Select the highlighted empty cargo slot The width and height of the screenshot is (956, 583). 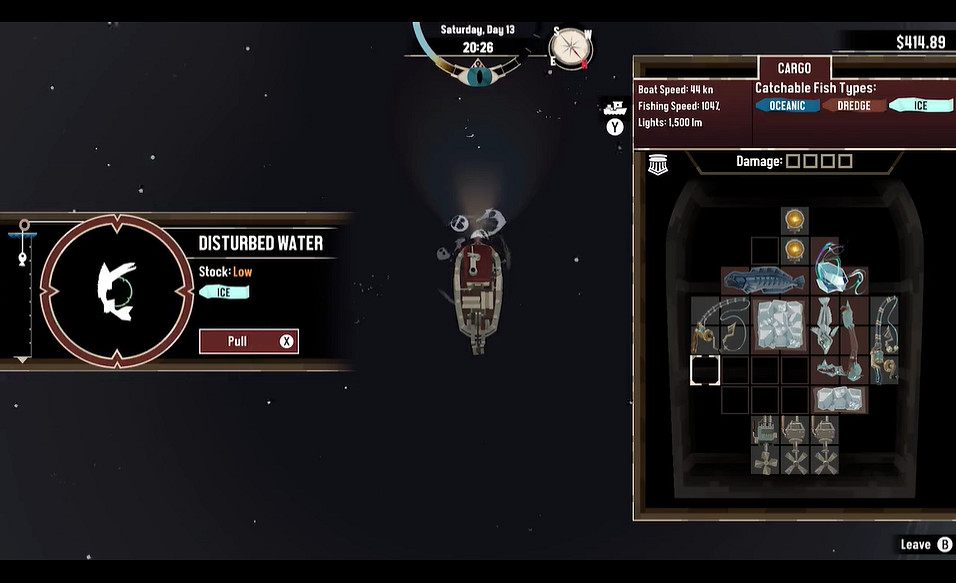tap(705, 370)
